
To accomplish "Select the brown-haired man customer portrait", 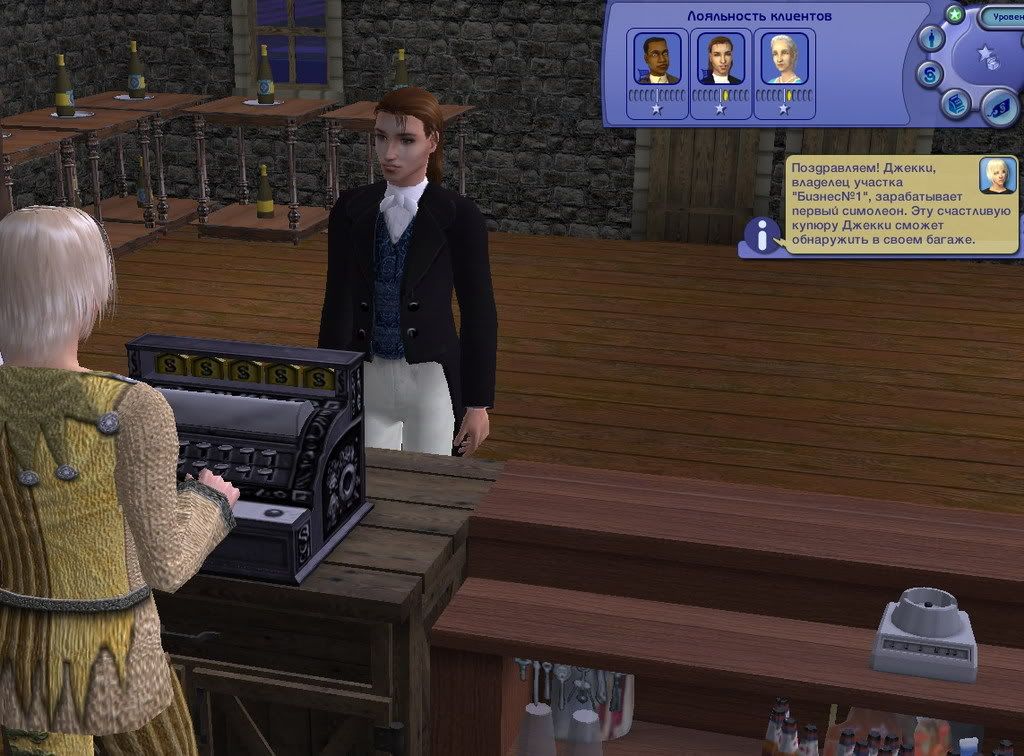I will click(x=720, y=60).
